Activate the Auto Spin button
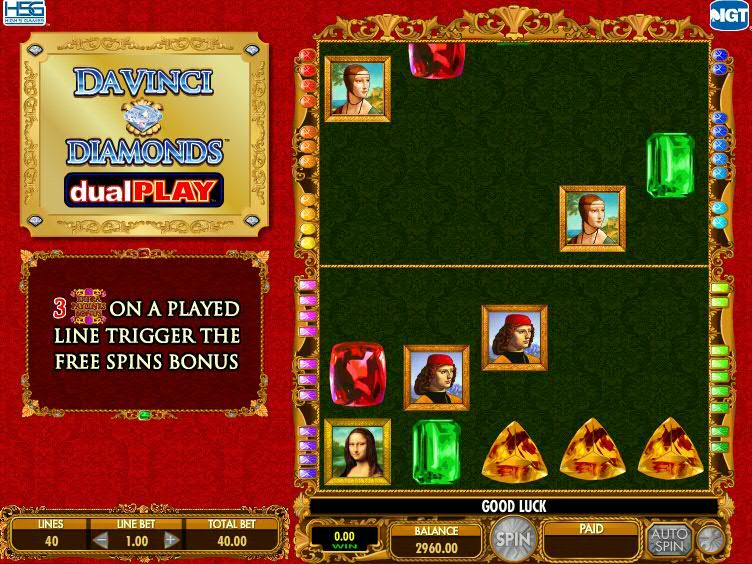The height and width of the screenshot is (564, 752). click(668, 540)
